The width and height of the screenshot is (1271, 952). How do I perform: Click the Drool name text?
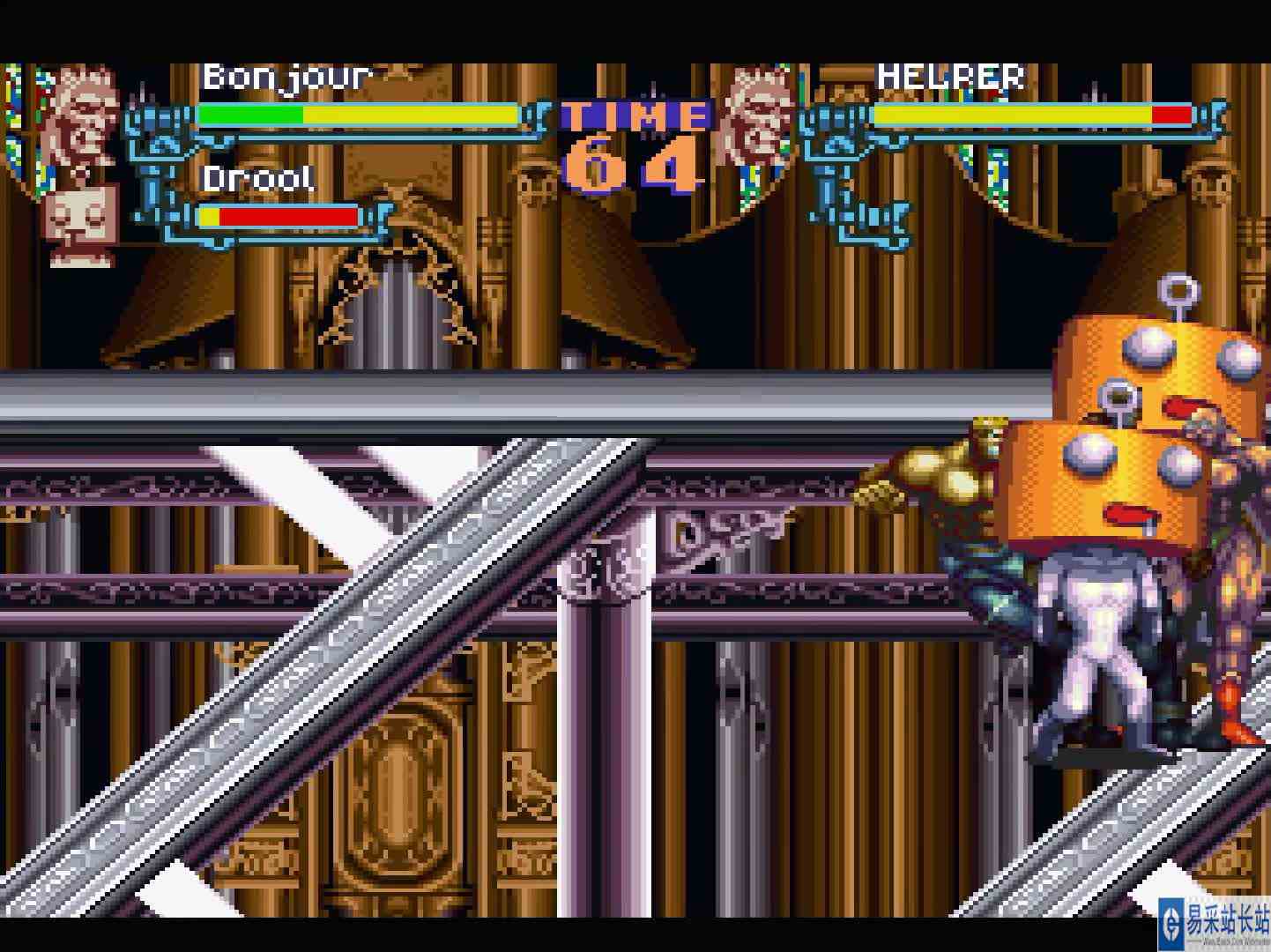tap(257, 180)
